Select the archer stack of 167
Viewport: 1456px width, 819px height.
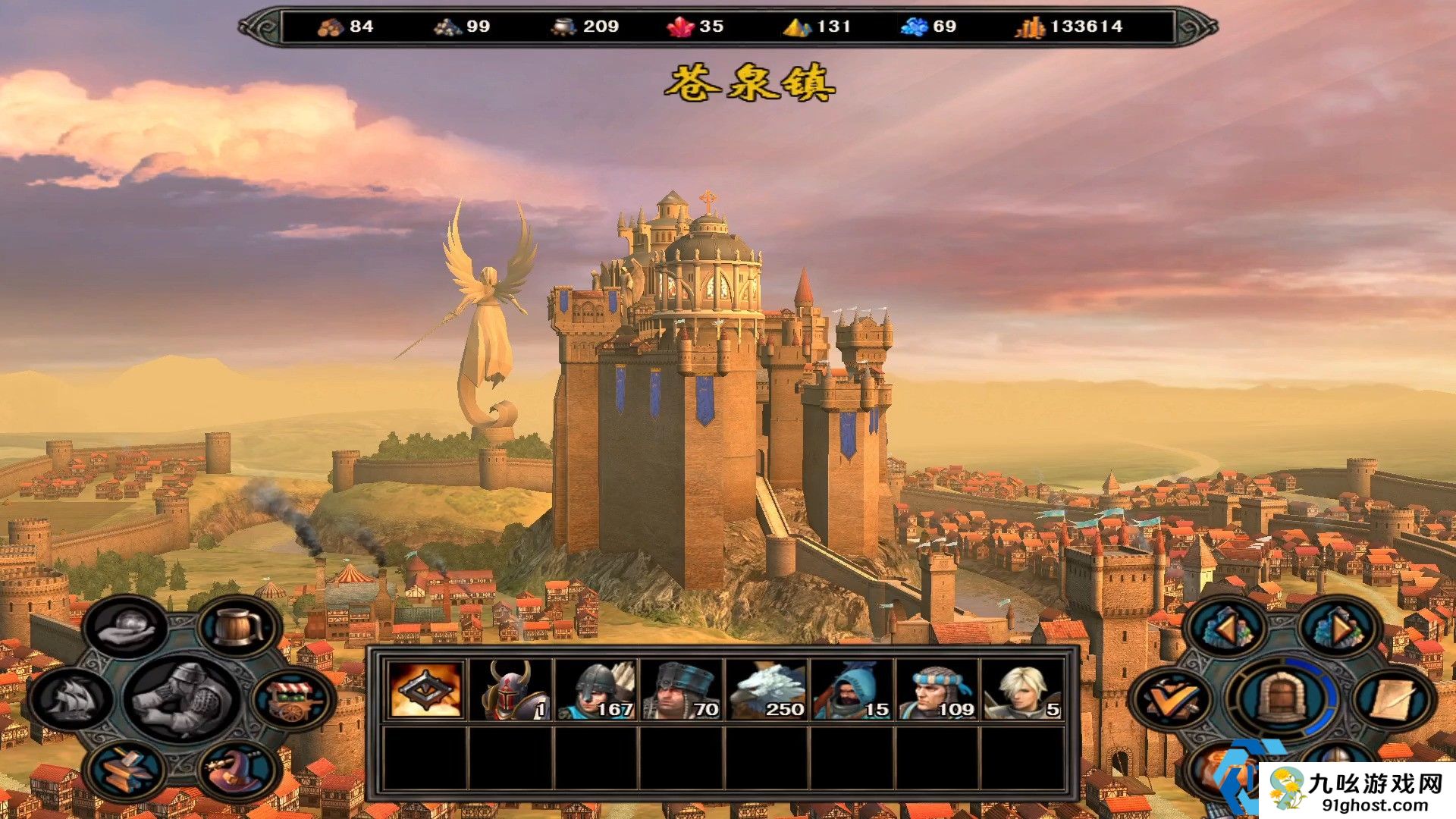coord(595,689)
